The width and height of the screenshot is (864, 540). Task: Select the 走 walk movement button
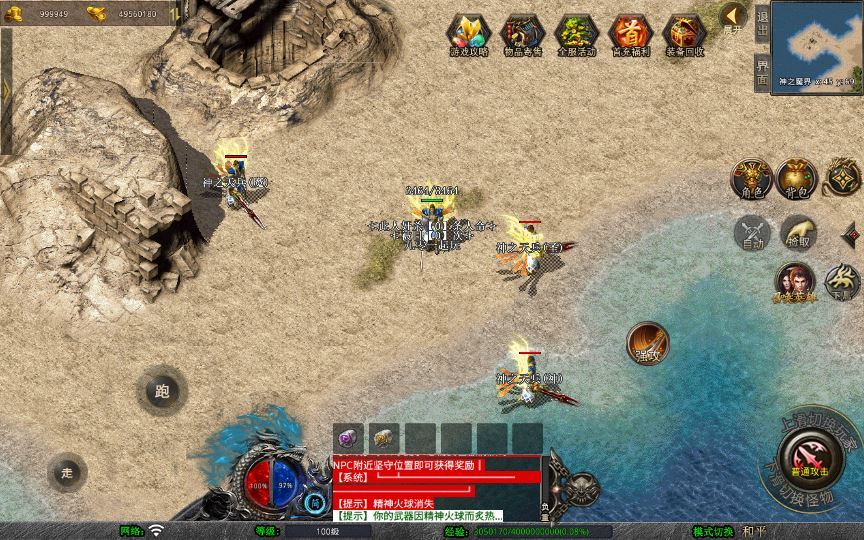click(68, 472)
